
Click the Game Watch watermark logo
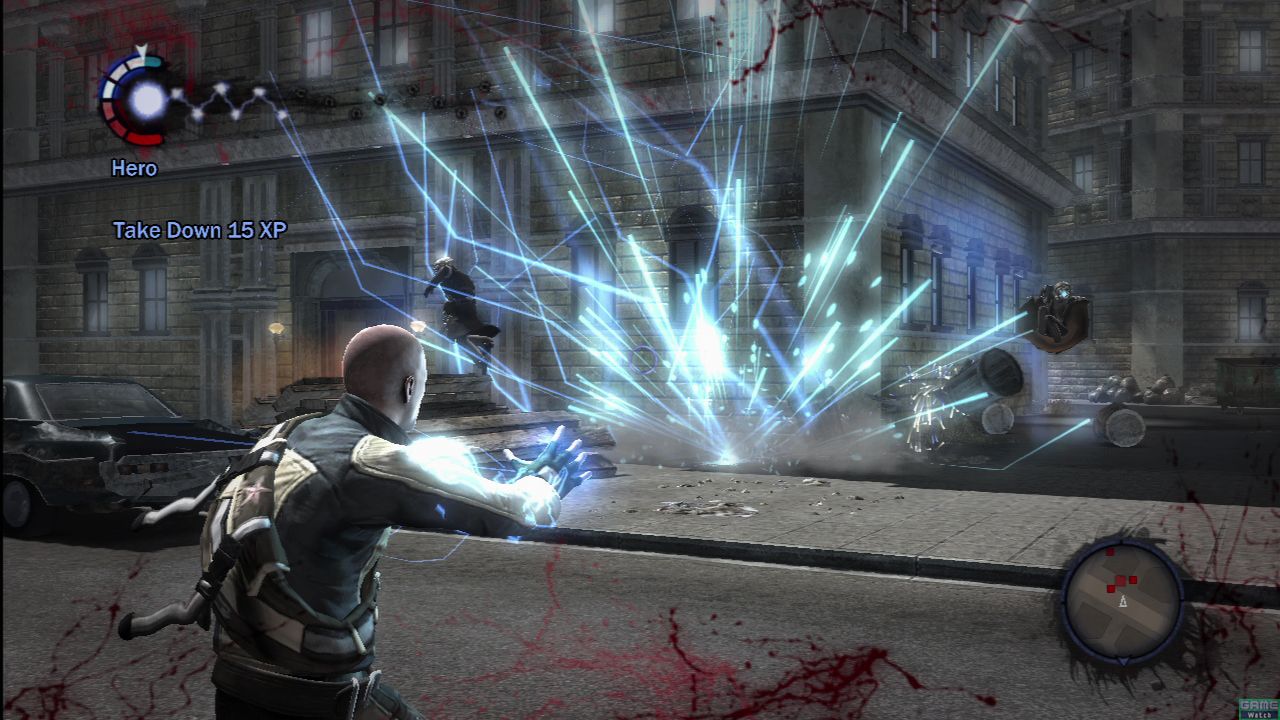pos(1257,707)
